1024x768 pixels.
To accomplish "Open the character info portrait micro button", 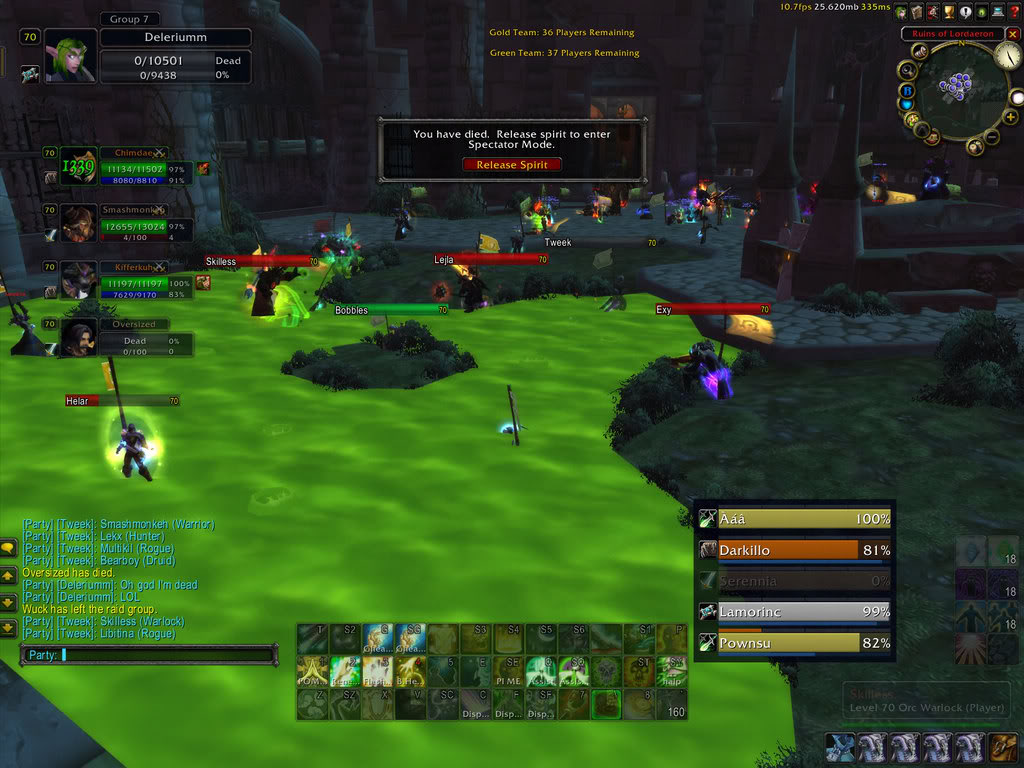I will coord(902,12).
